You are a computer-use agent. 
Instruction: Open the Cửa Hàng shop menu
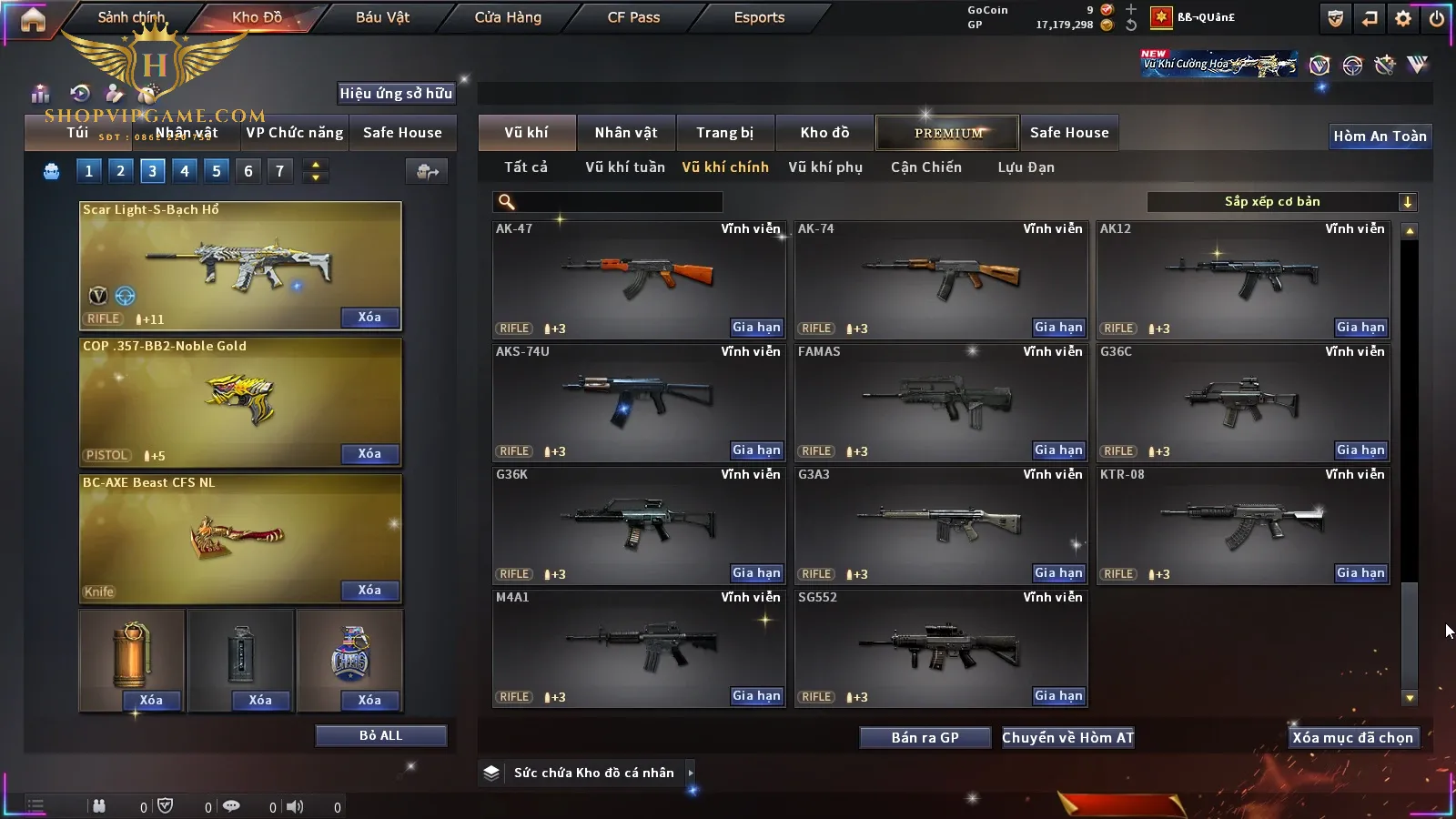click(x=508, y=17)
